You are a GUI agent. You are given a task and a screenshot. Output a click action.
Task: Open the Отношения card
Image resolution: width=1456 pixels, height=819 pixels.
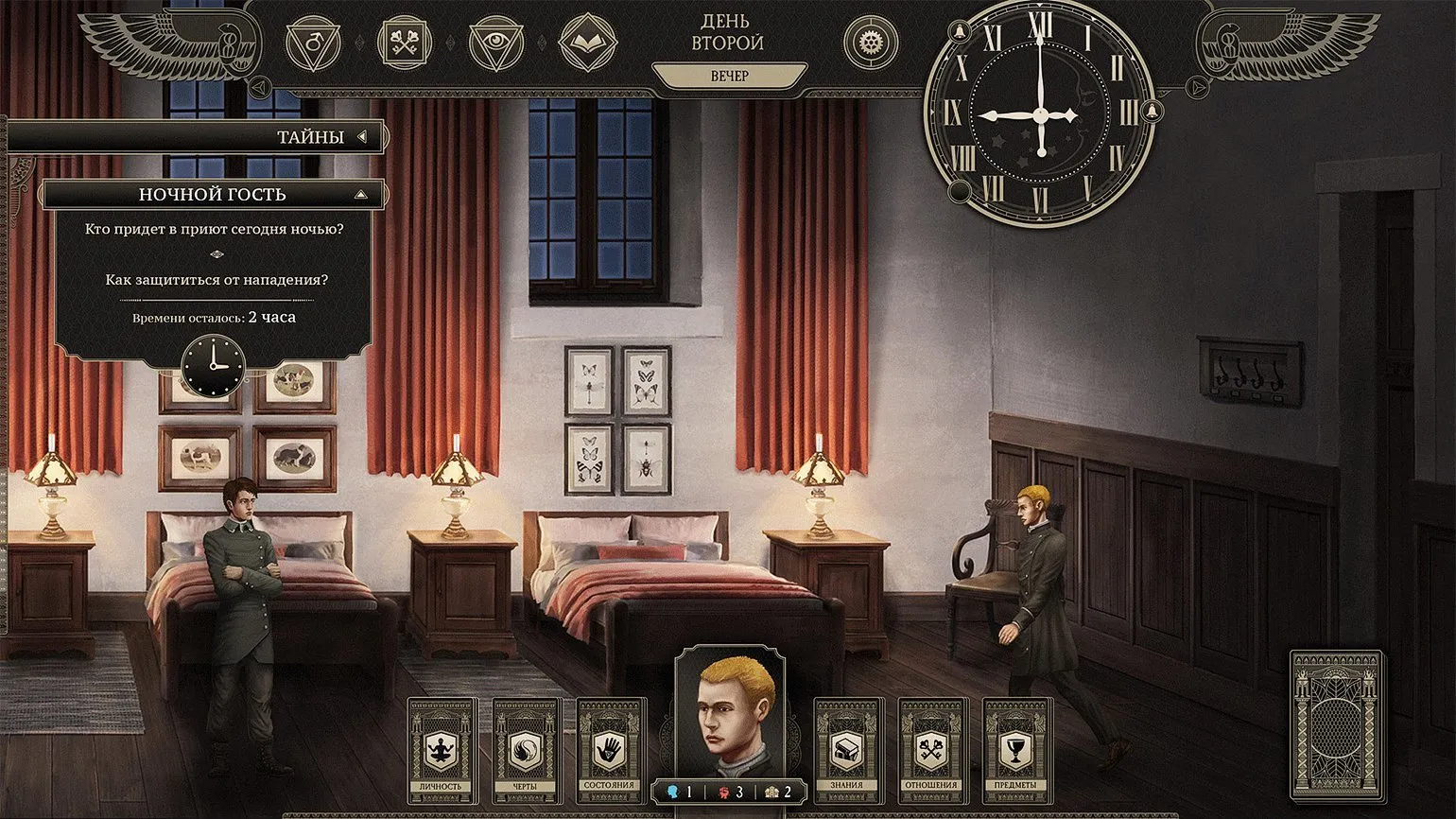click(931, 751)
